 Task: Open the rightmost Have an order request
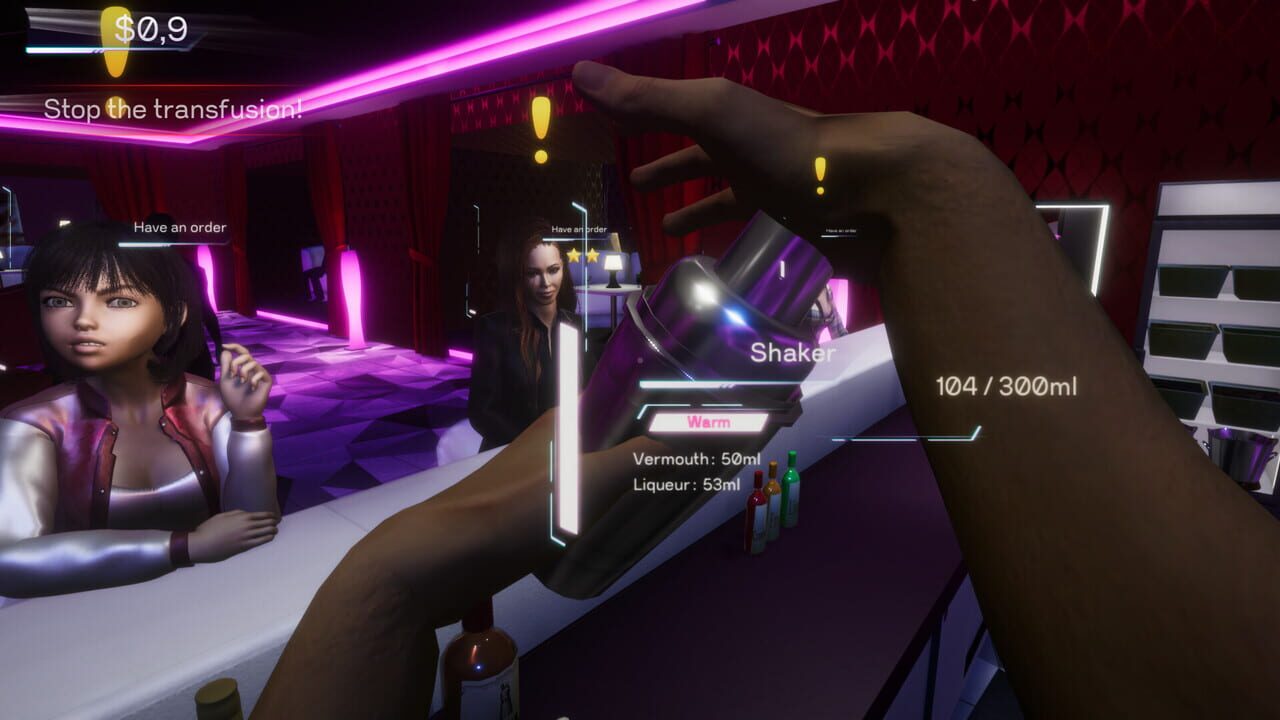click(840, 228)
